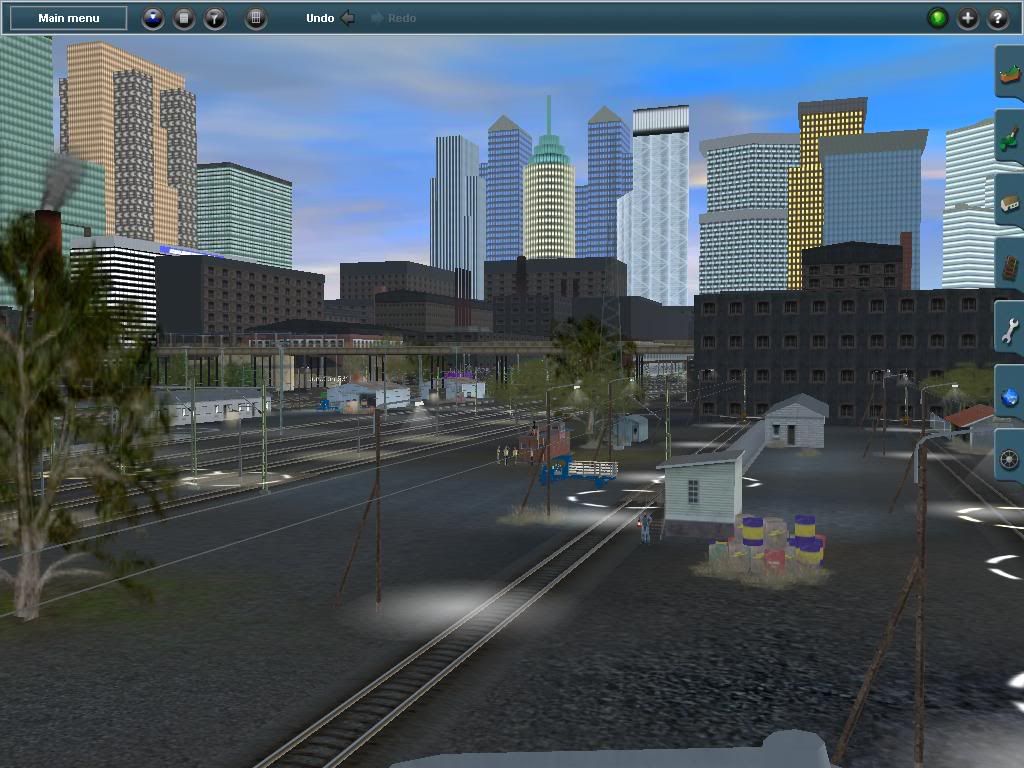Click the green light indicator button
Viewport: 1024px width, 768px height.
pyautogui.click(x=938, y=18)
